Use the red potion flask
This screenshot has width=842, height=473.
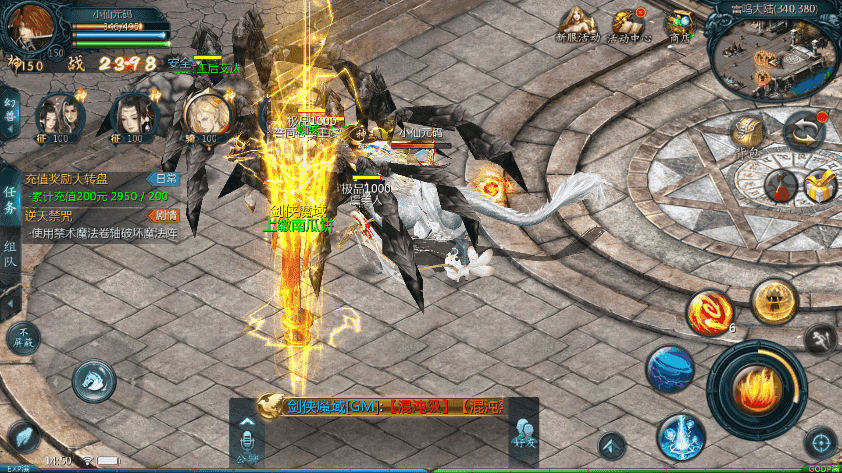780,185
